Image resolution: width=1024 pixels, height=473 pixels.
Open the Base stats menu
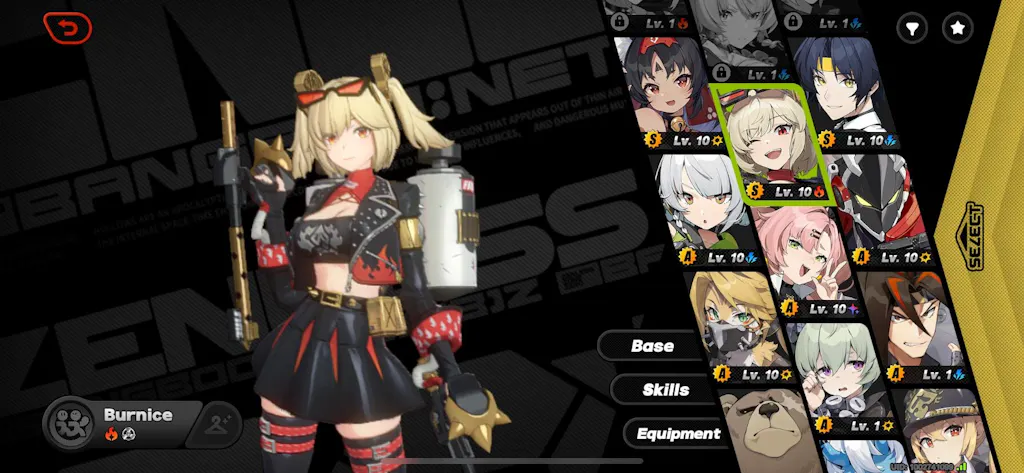[652, 346]
